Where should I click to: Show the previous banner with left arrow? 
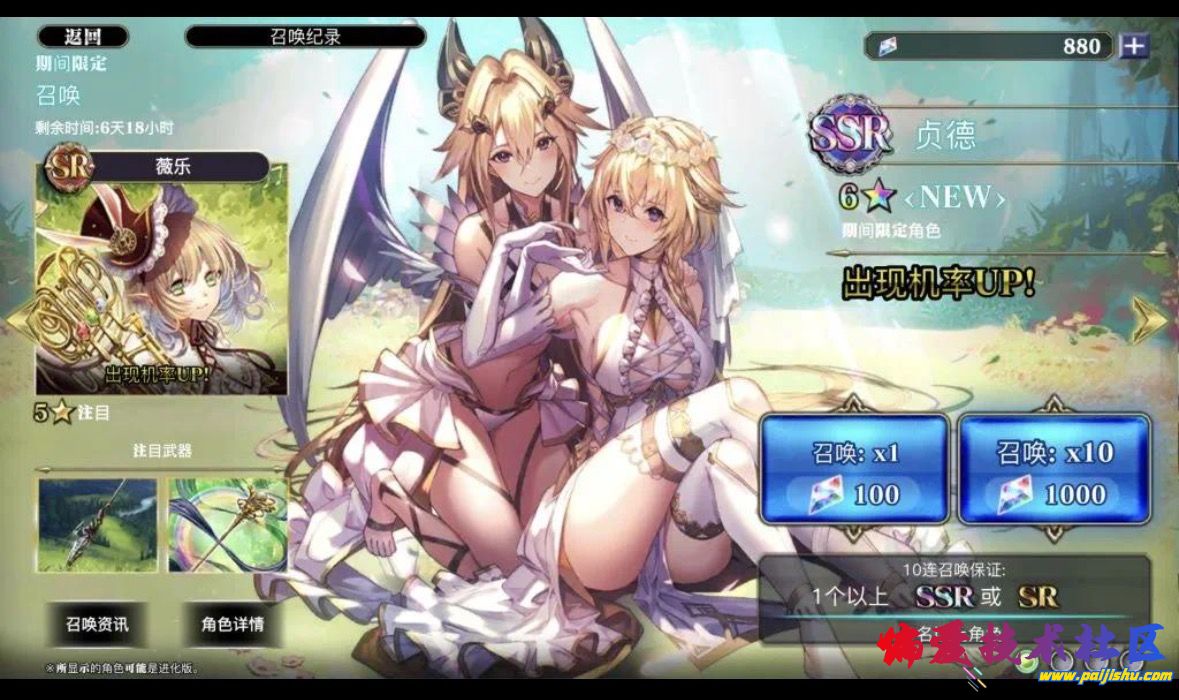[x=17, y=320]
